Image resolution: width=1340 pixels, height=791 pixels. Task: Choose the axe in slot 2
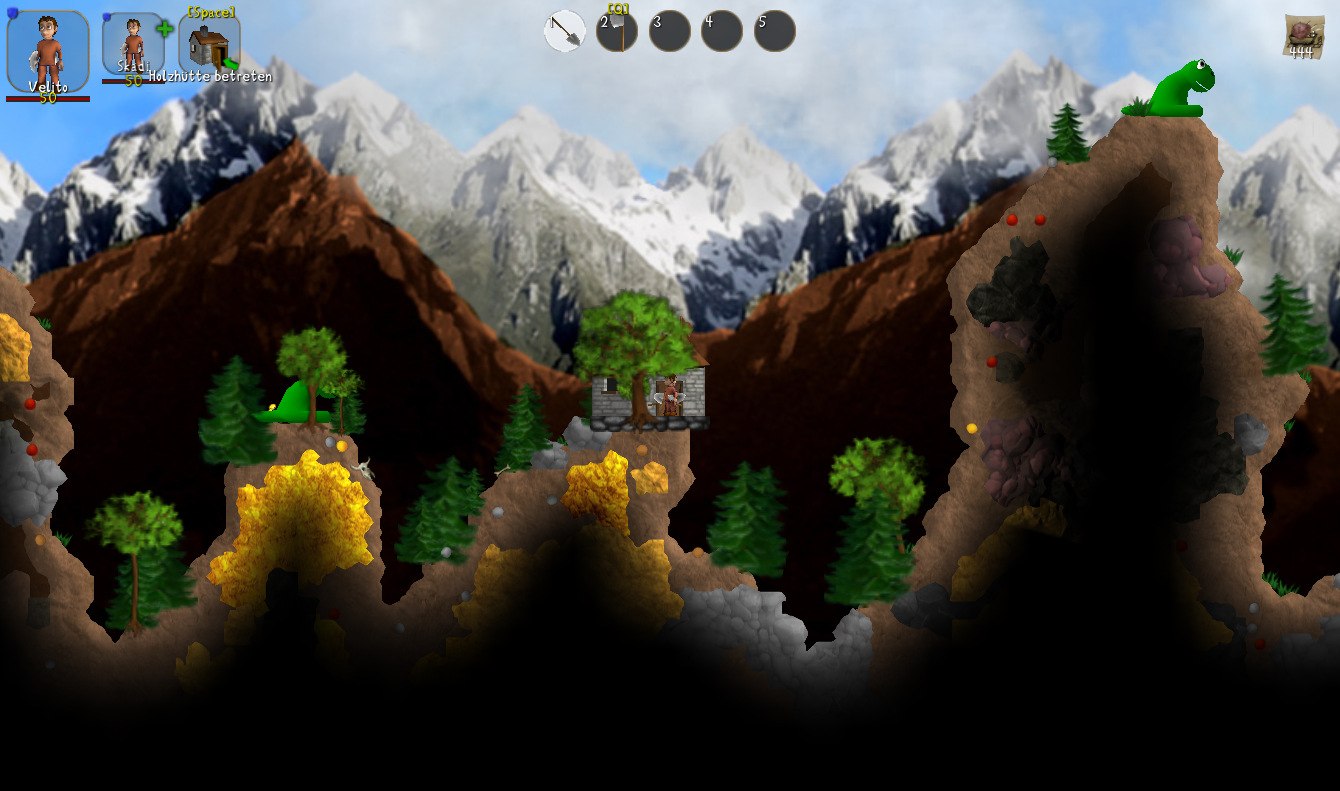point(617,31)
